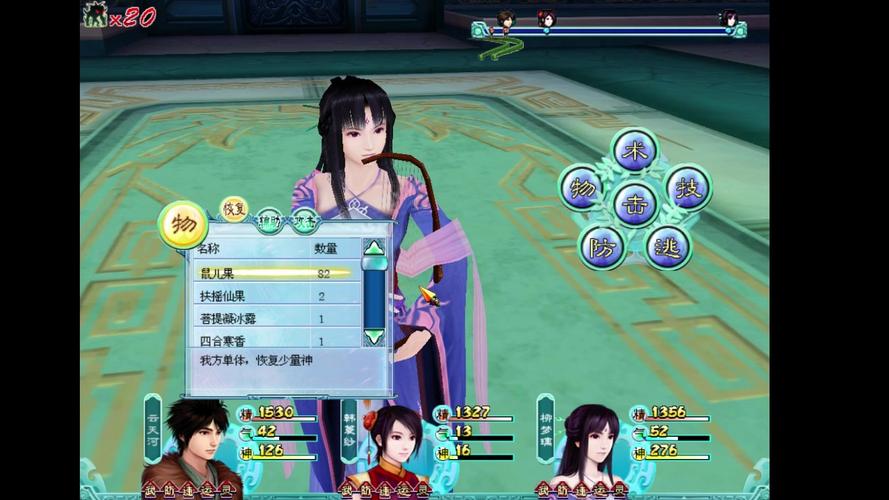
Task: Switch to the 辅助 support items tab
Action: [268, 220]
